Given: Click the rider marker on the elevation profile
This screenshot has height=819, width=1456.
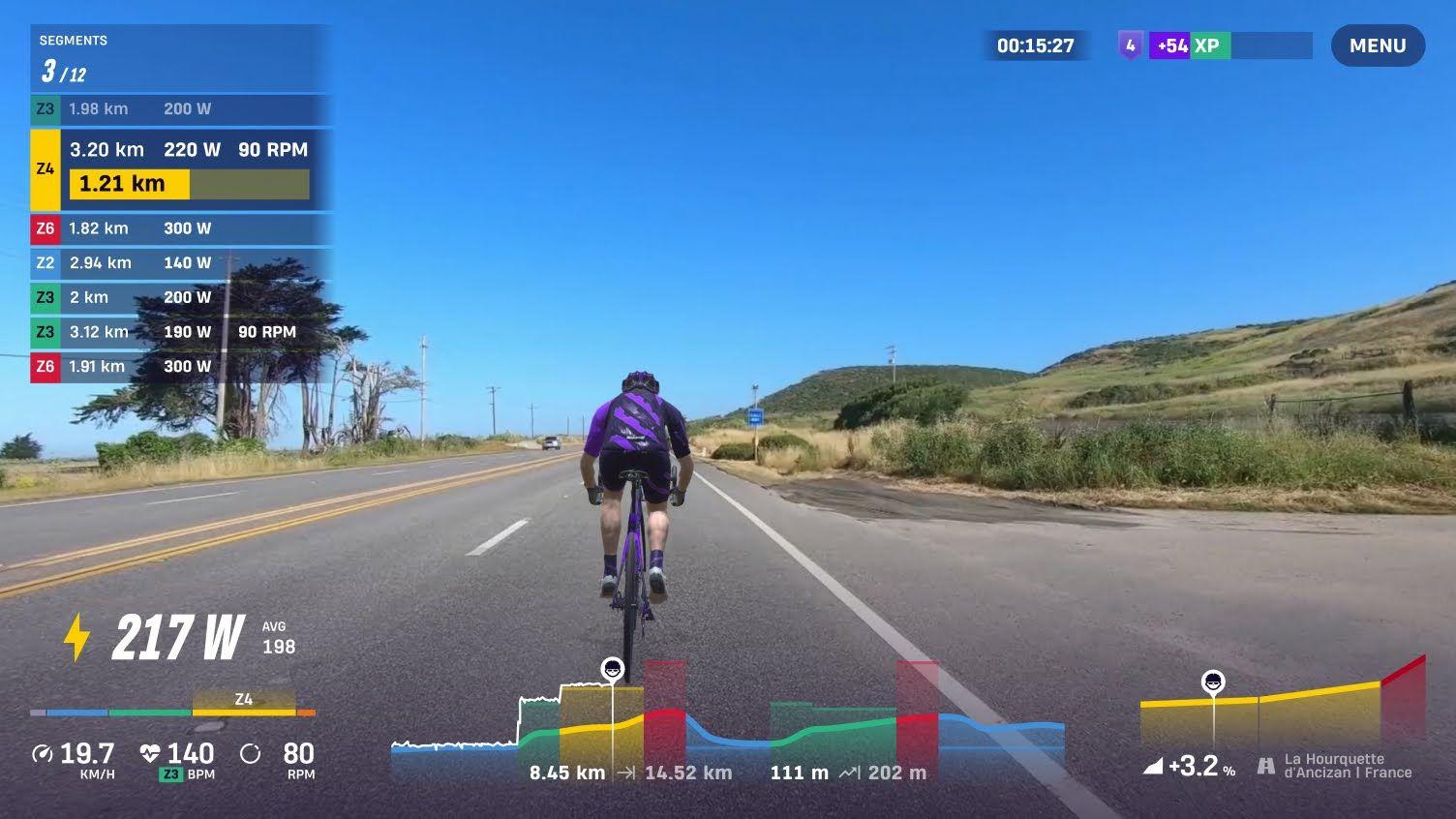Looking at the screenshot, I should click(x=613, y=668).
